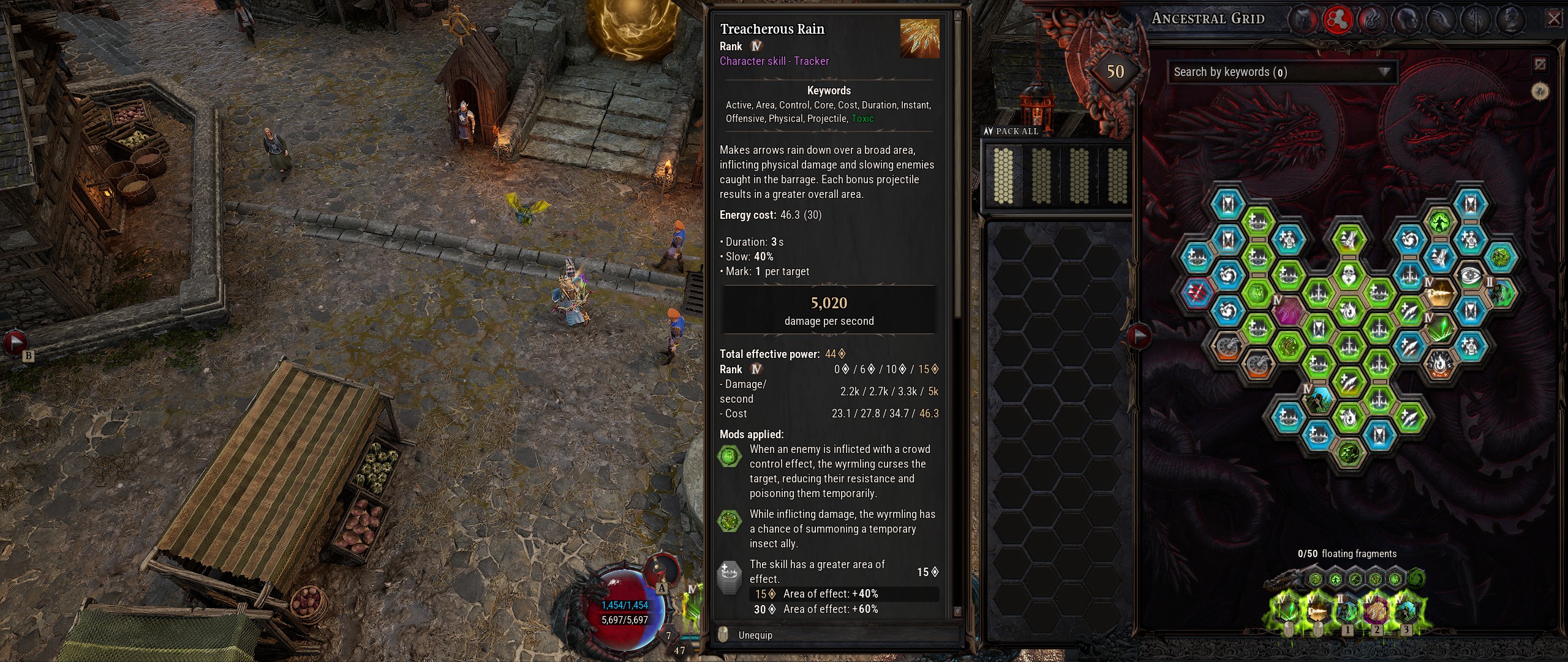Switch to the bald head profile tab
Screen dimensions: 1568x662
[1406, 20]
